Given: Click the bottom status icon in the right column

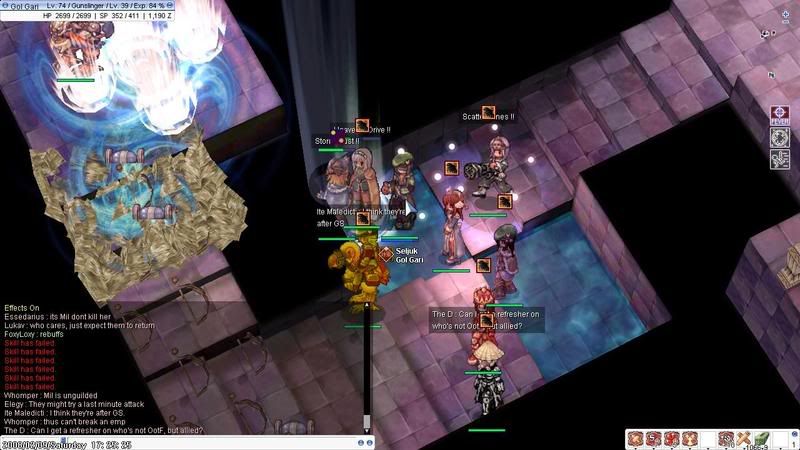Looking at the screenshot, I should point(779,158).
